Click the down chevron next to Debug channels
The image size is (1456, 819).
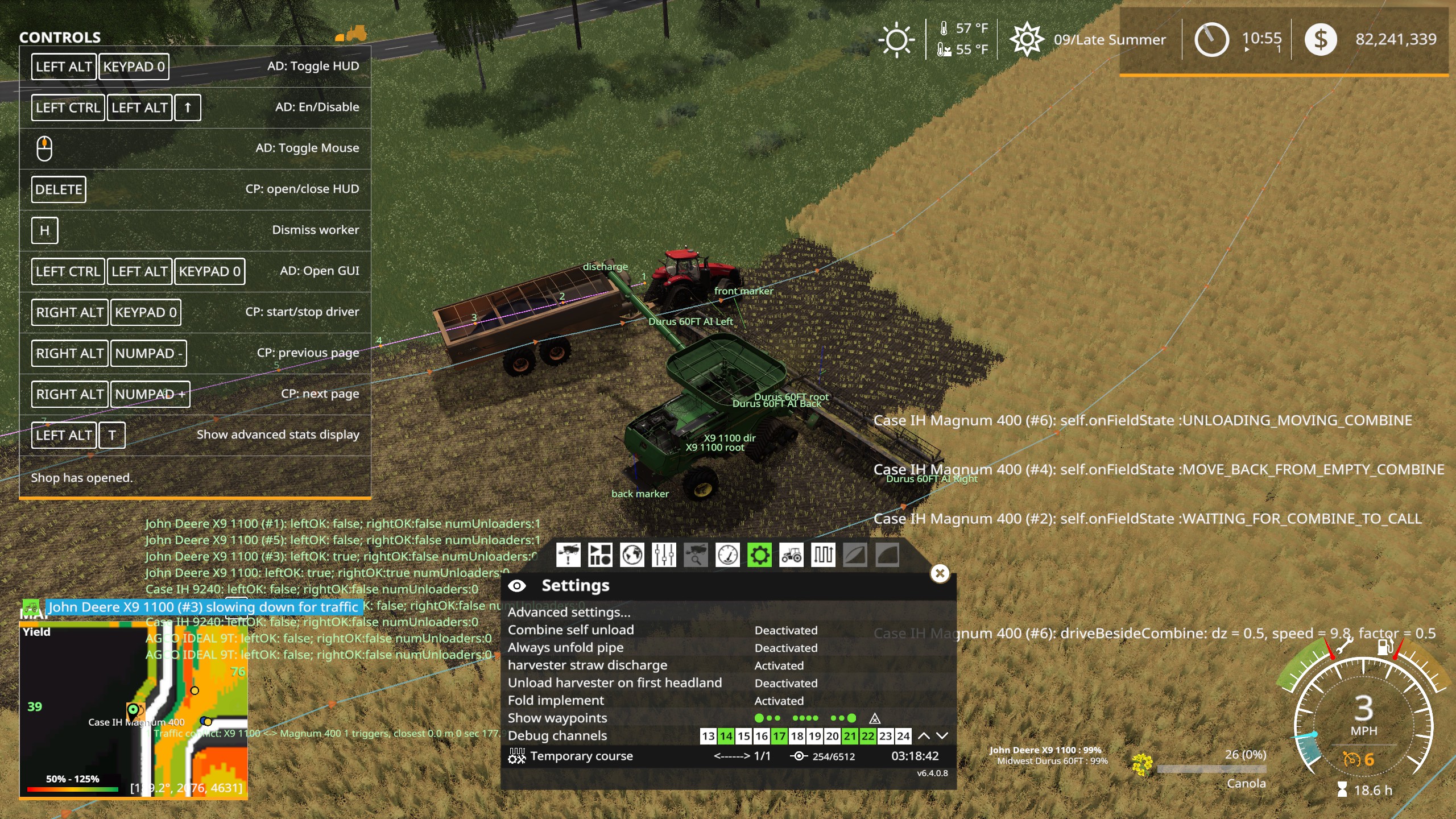tap(941, 735)
